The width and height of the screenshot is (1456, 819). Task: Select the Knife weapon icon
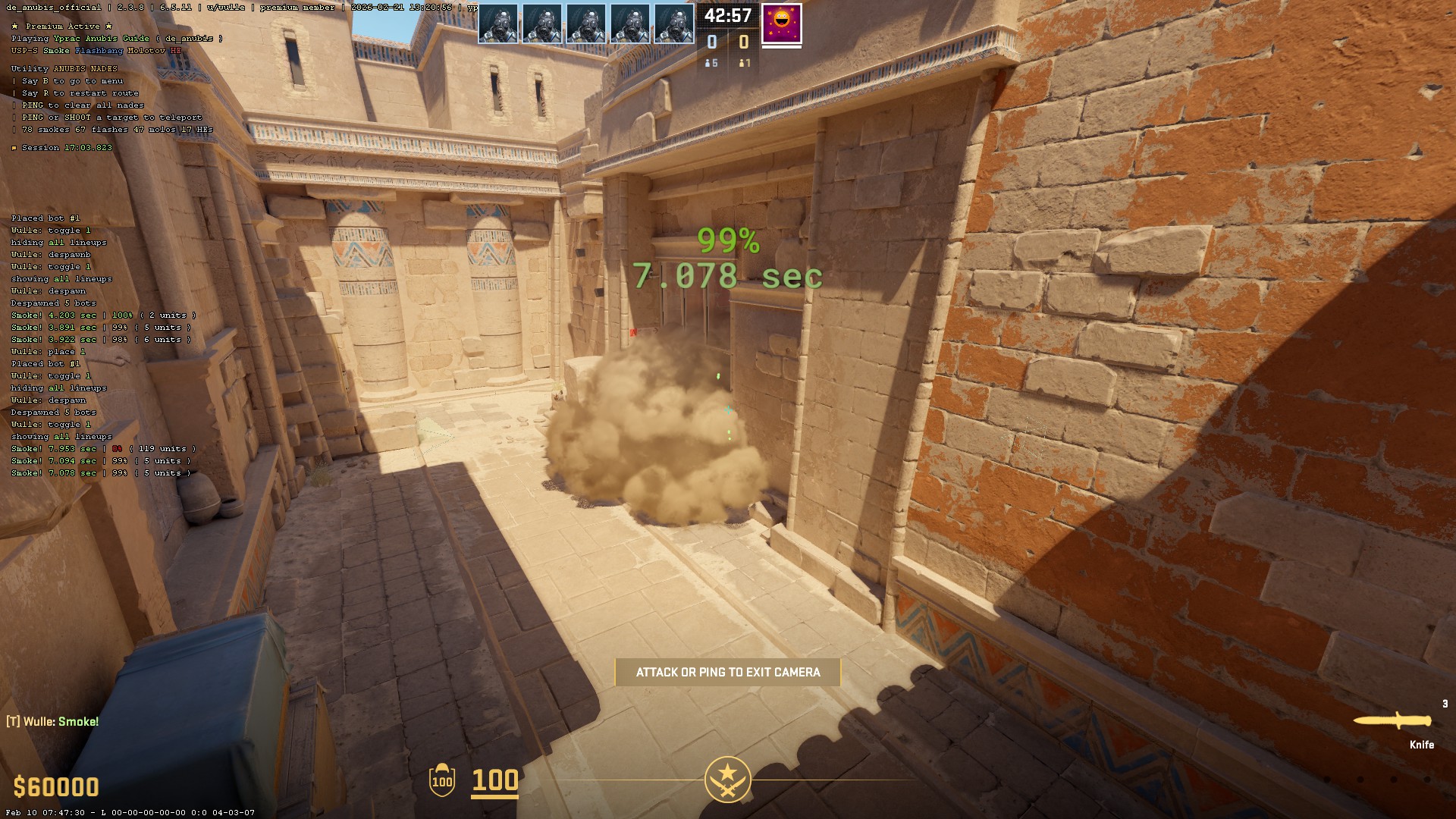point(1393,721)
